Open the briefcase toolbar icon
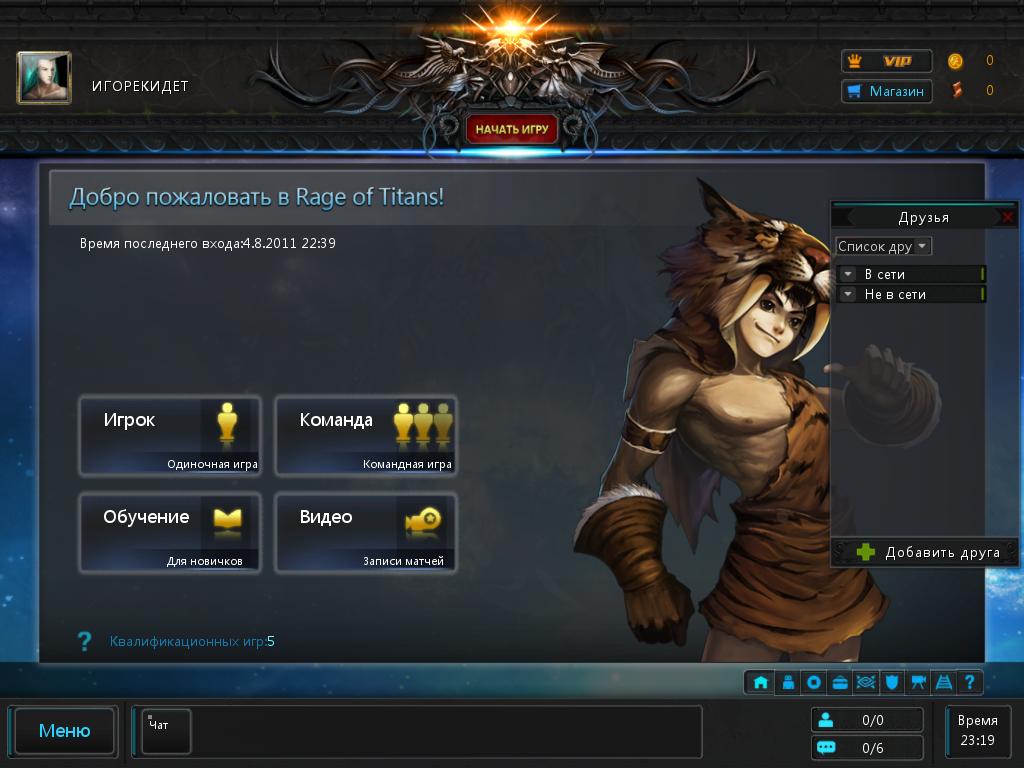 coord(839,683)
